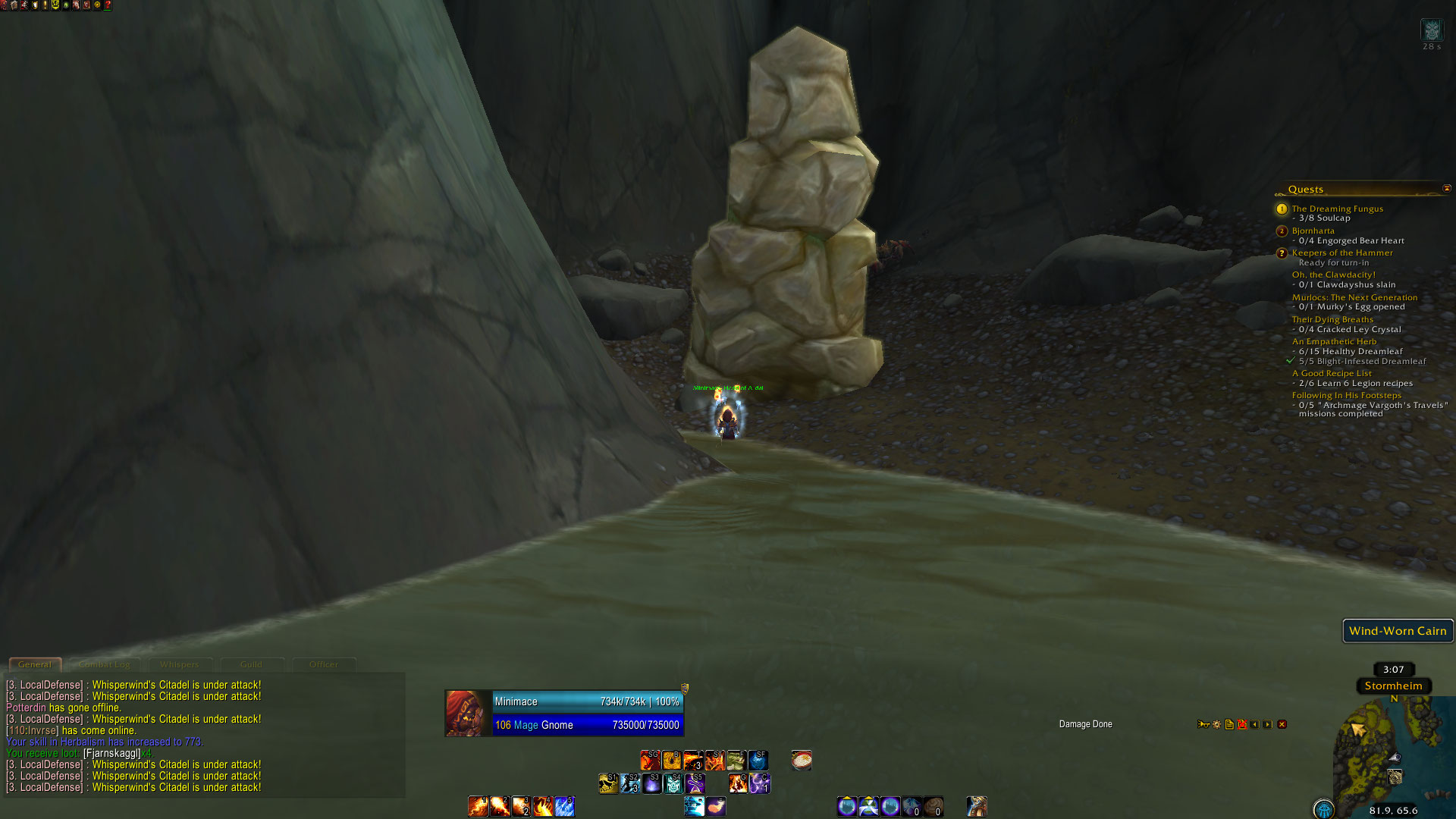Use the bowl of food item

[x=802, y=760]
